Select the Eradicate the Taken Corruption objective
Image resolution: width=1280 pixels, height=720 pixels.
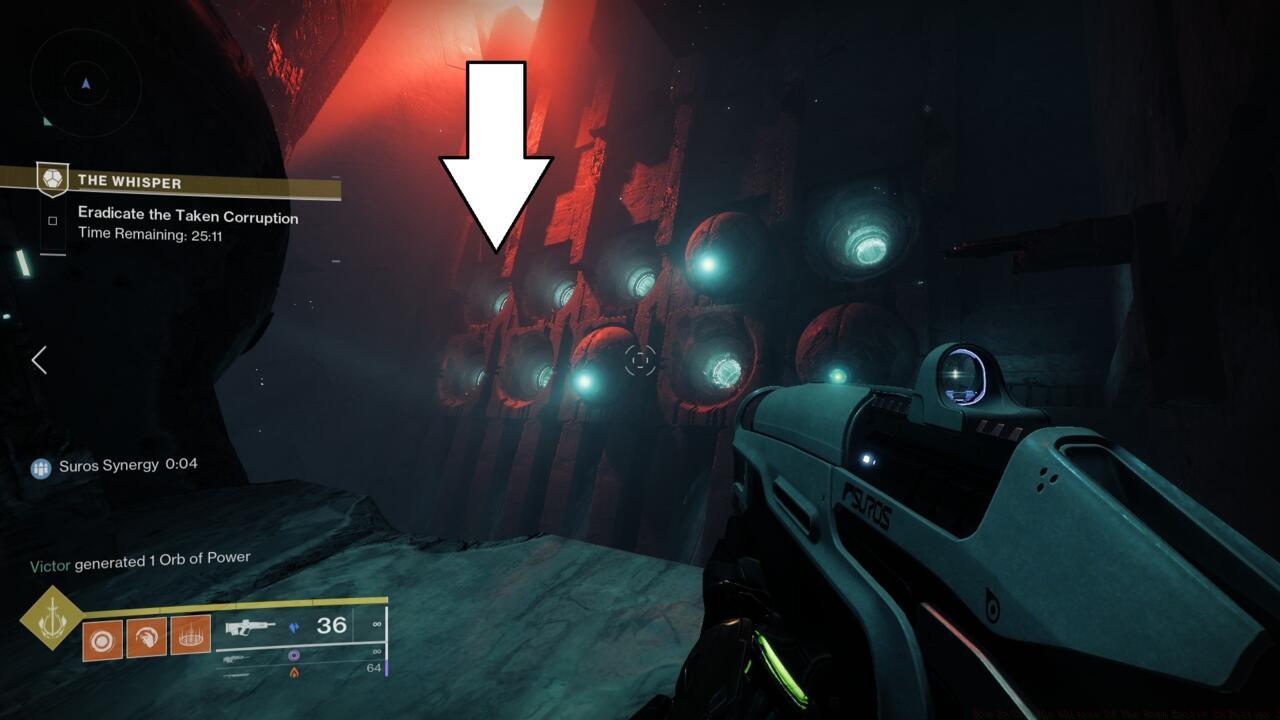(x=187, y=217)
